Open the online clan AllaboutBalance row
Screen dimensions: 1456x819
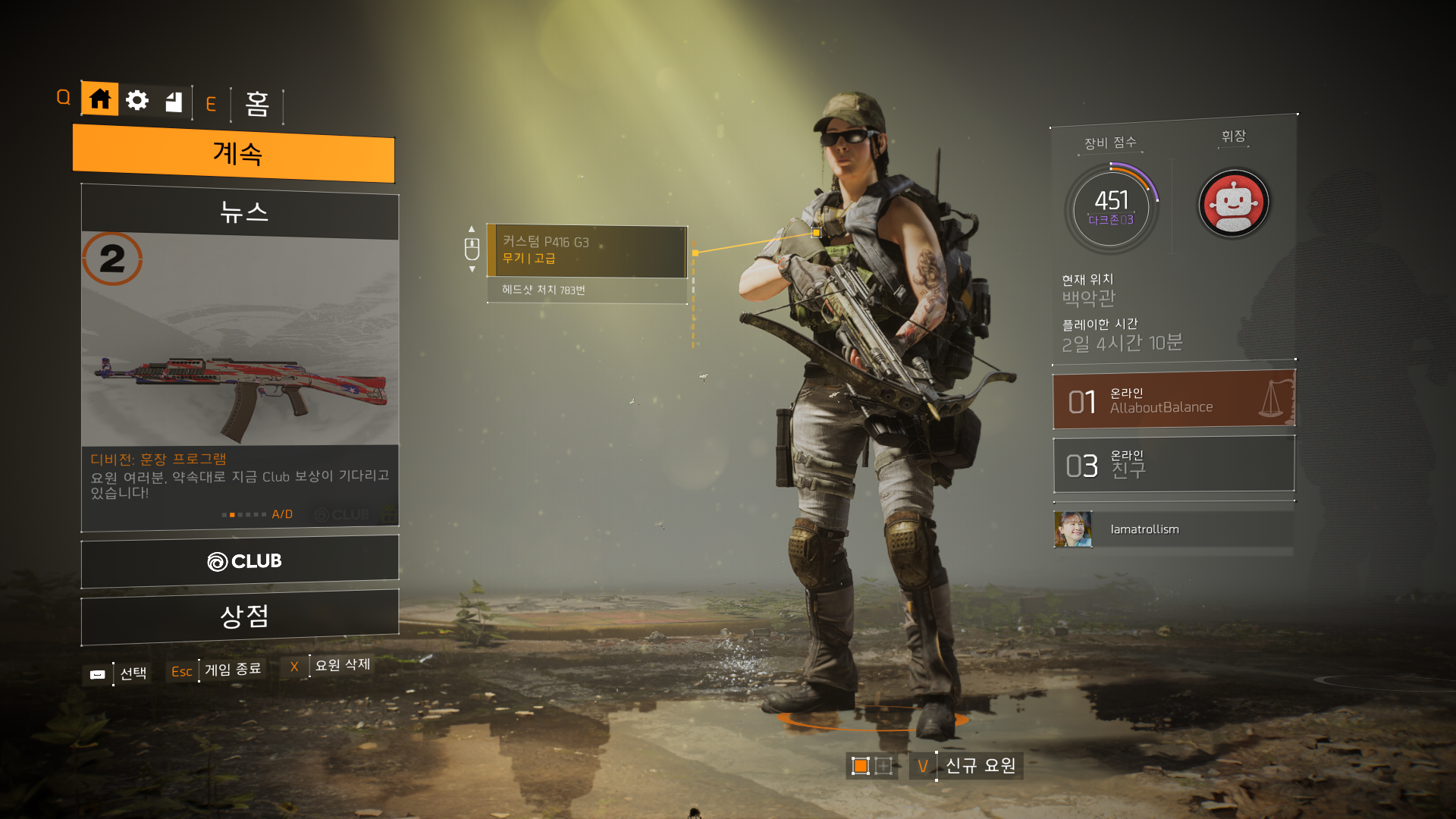tap(1173, 400)
